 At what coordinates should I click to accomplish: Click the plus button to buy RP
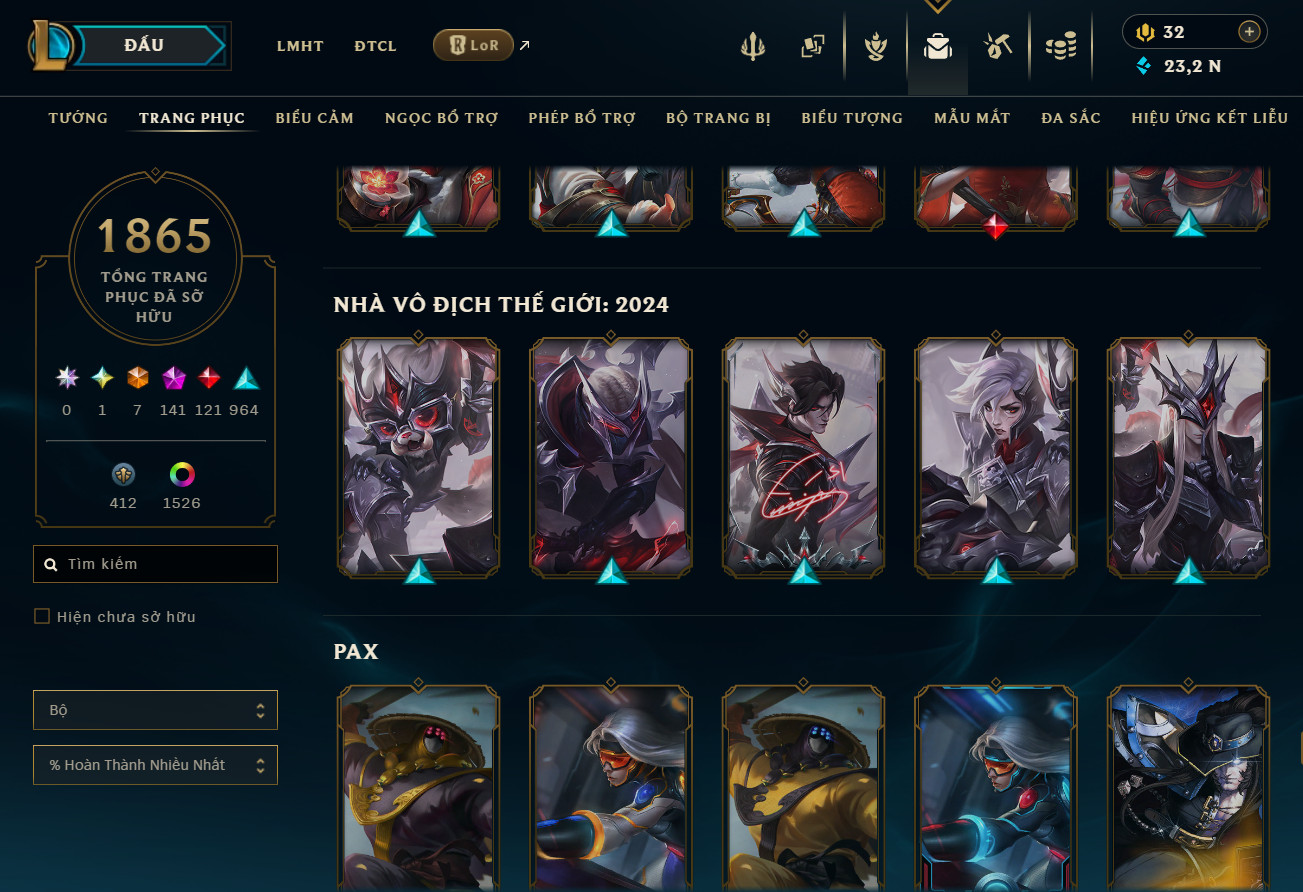[x=1249, y=32]
